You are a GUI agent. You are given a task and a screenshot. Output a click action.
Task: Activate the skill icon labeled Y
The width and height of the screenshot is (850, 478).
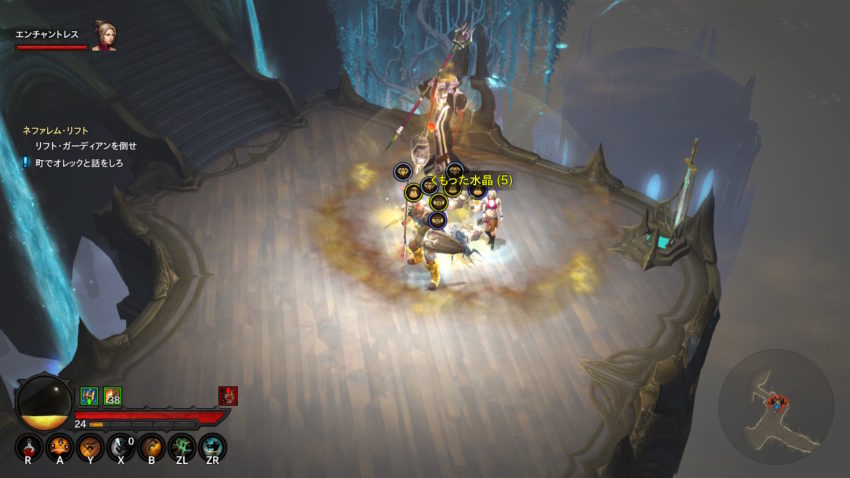(x=90, y=446)
